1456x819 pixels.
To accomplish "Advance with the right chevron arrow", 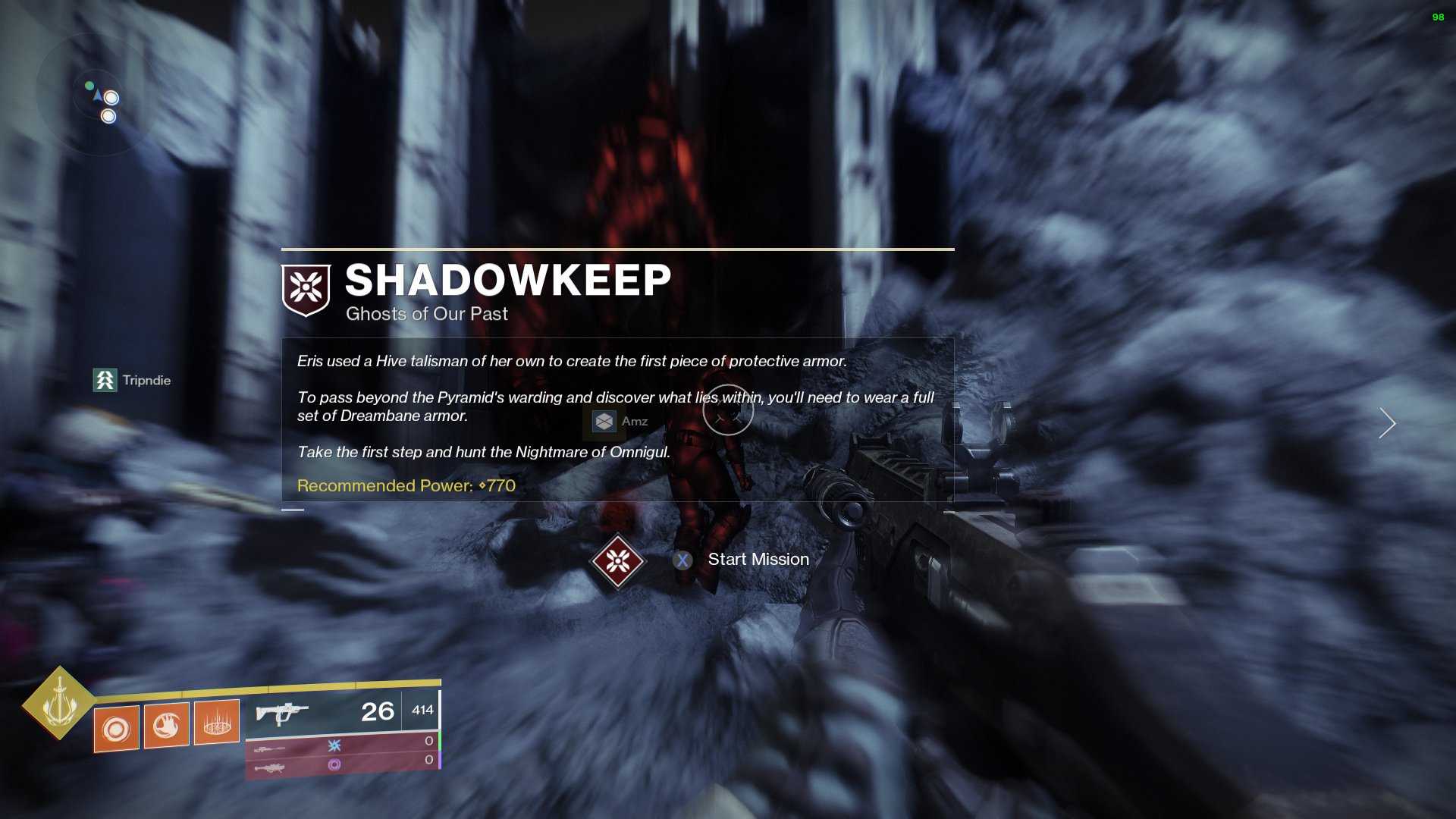I will coord(1387,423).
